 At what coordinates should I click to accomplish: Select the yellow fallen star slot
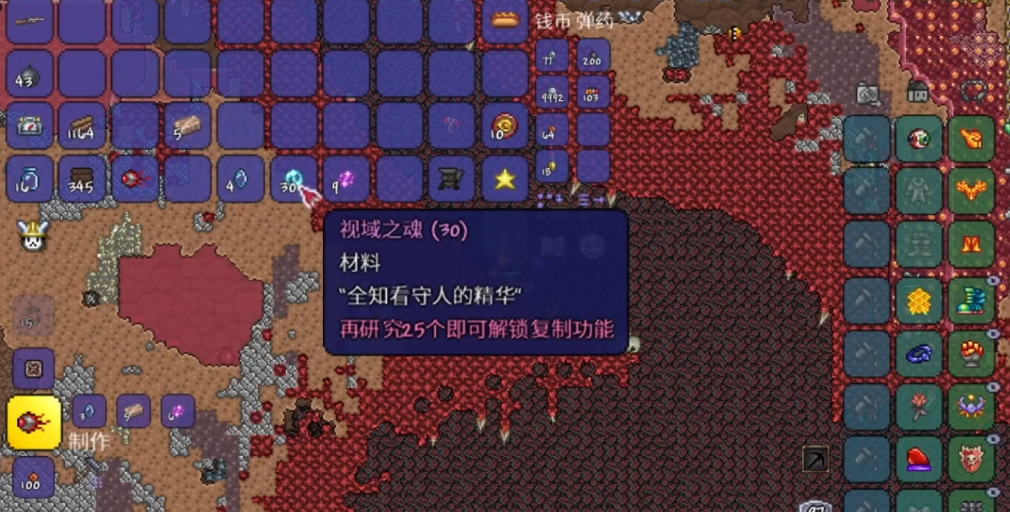click(505, 180)
